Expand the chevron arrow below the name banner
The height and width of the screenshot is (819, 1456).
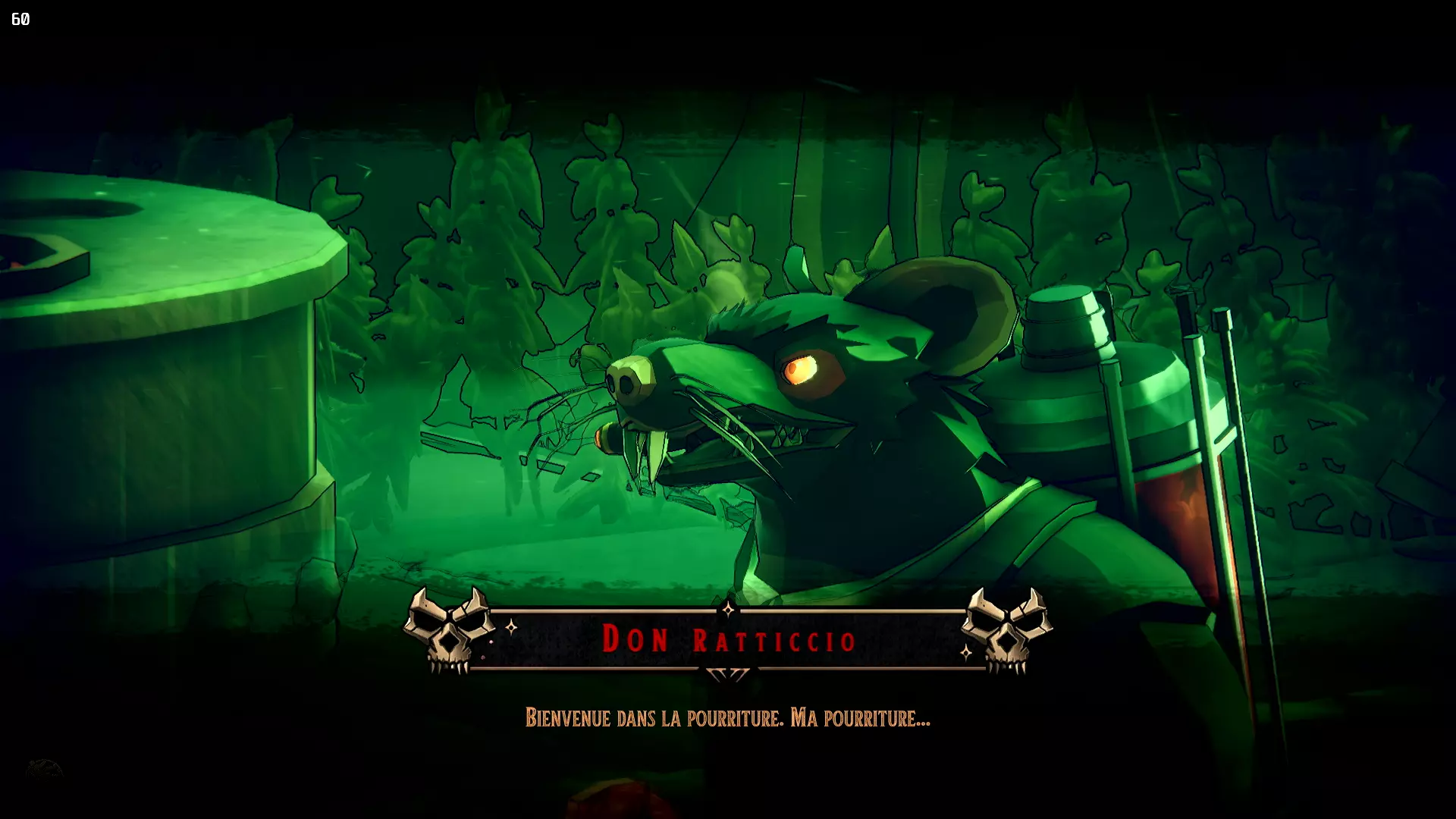pos(730,673)
